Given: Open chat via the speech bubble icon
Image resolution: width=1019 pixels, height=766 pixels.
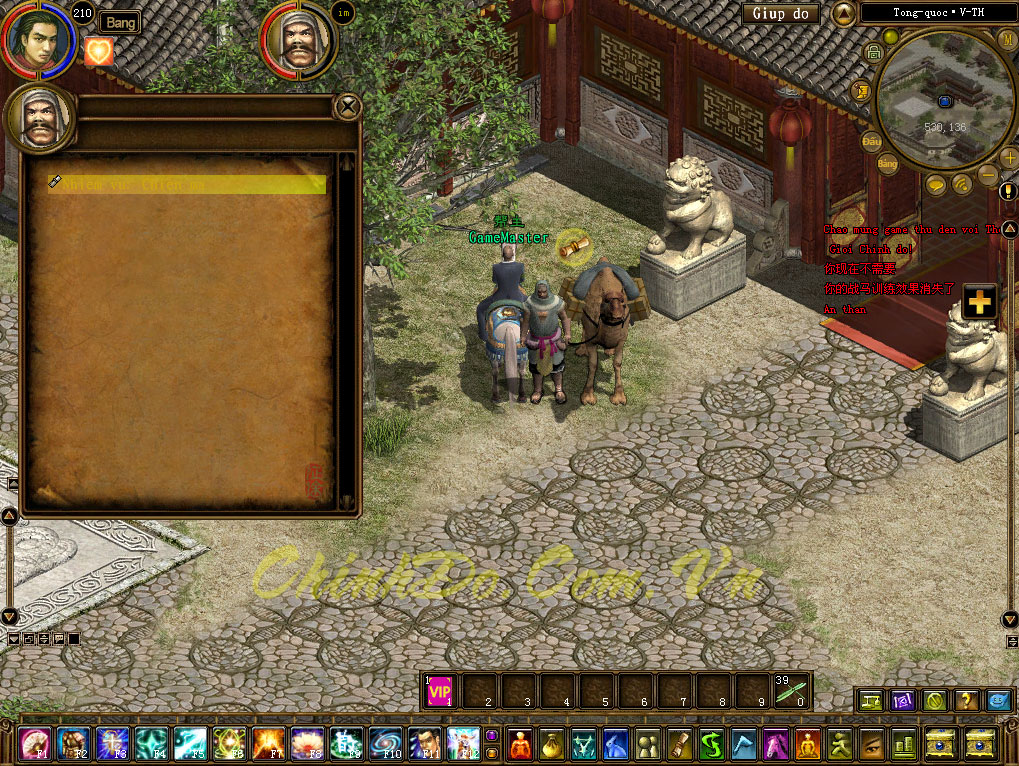Looking at the screenshot, I should (936, 184).
